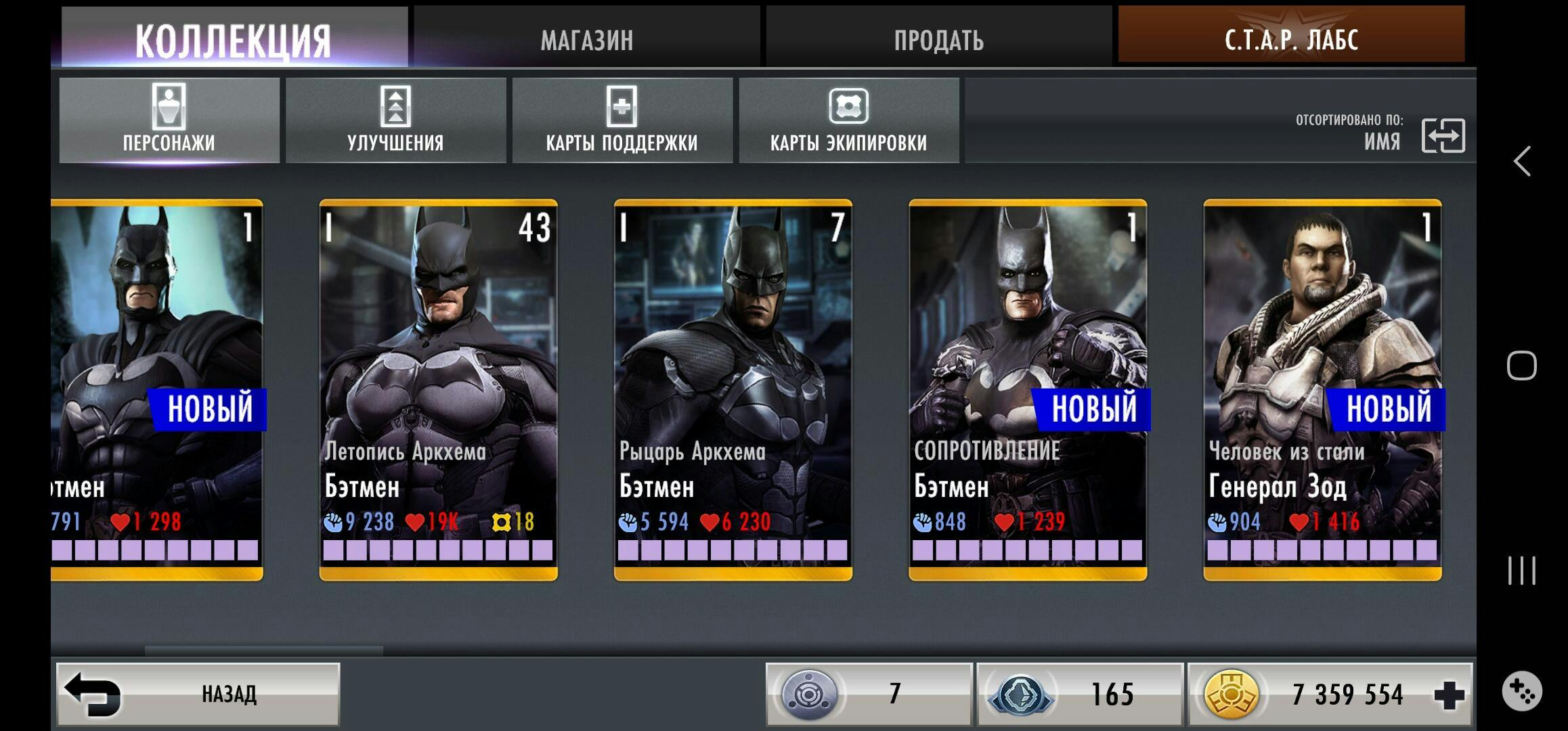The width and height of the screenshot is (1568, 731).
Task: Click the Назад back button
Action: coord(198,694)
